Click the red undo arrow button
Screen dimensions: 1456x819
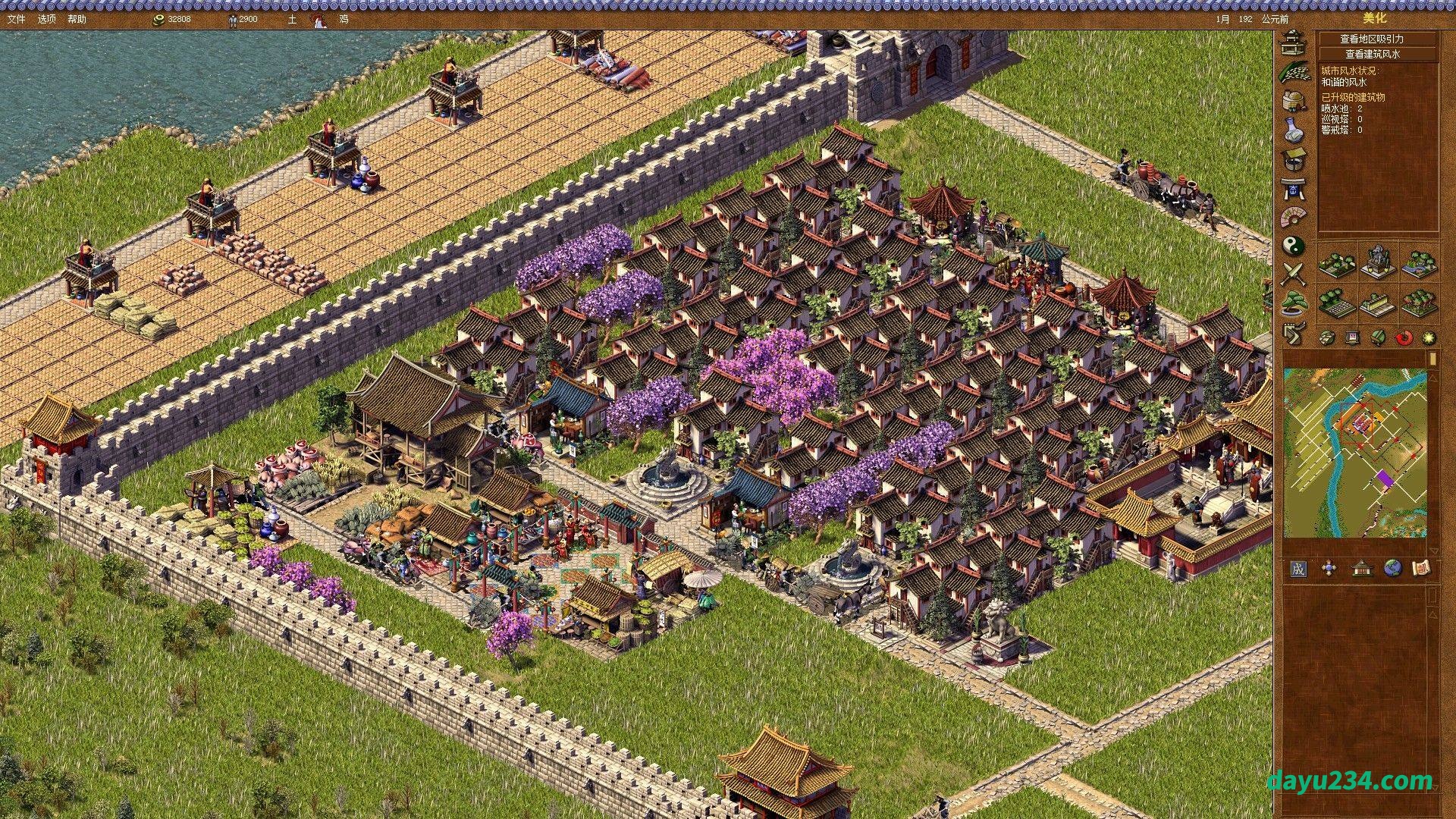coord(1404,337)
